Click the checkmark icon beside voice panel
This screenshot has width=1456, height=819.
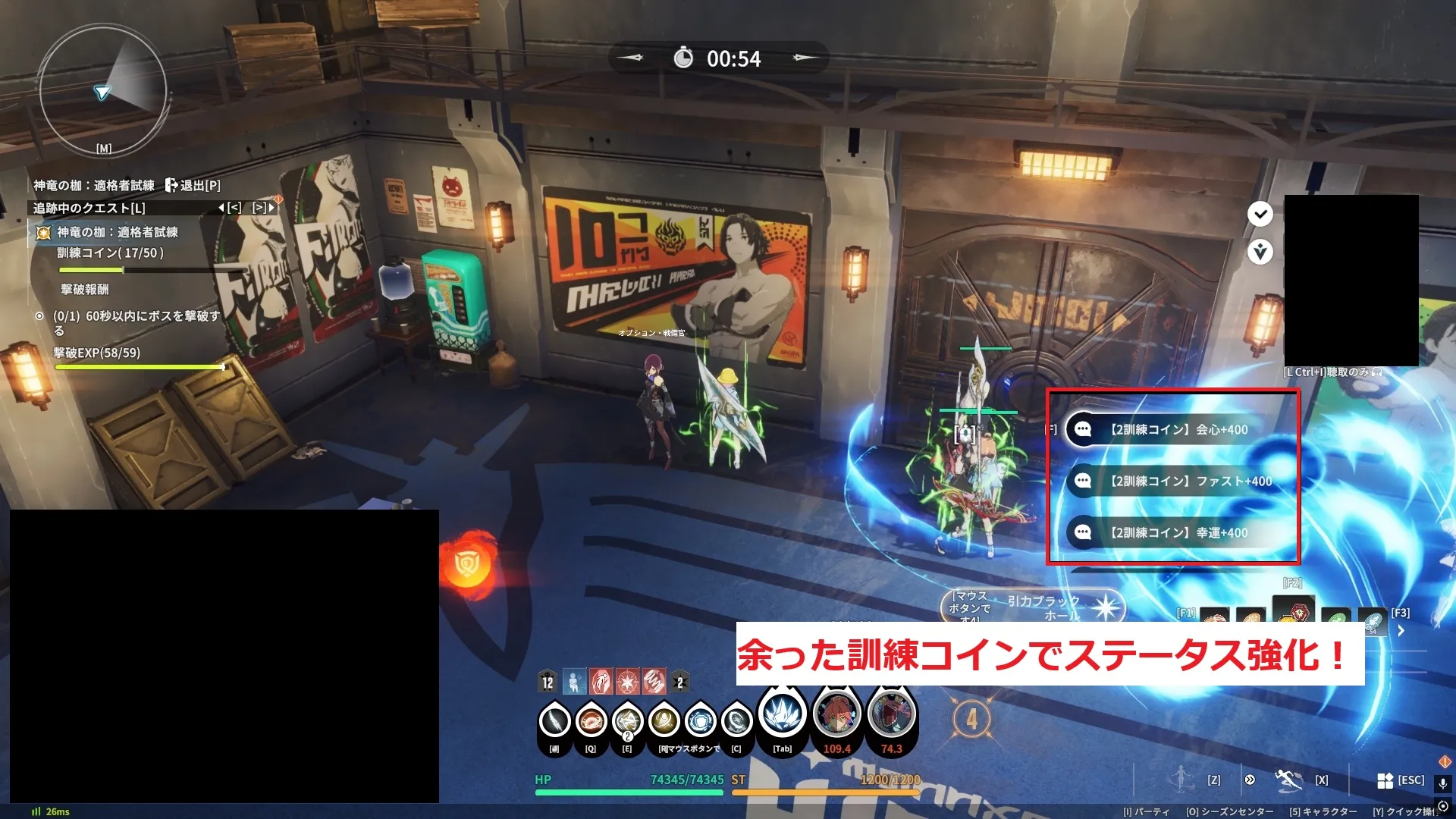pos(1260,215)
